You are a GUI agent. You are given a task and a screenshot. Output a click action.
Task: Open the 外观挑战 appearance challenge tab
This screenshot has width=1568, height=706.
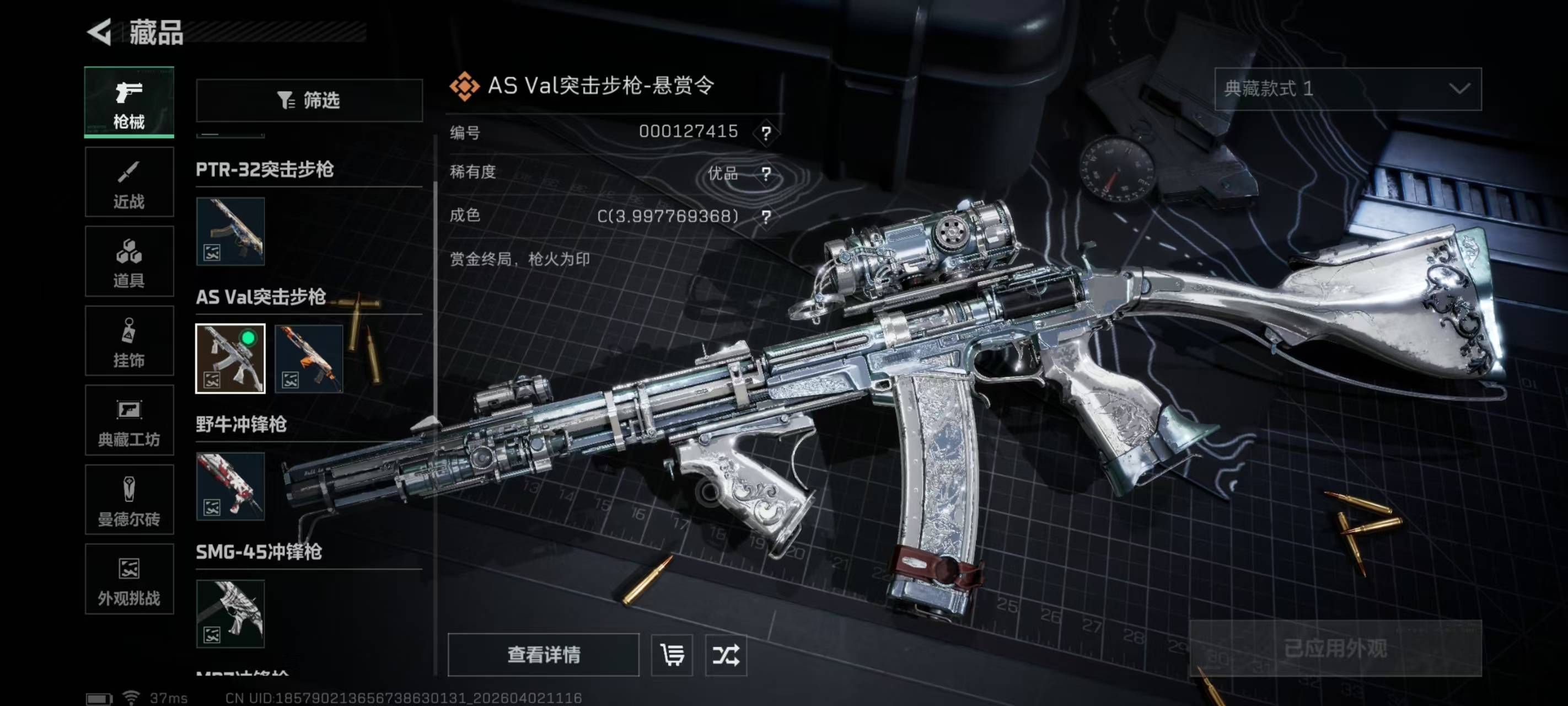pyautogui.click(x=129, y=579)
